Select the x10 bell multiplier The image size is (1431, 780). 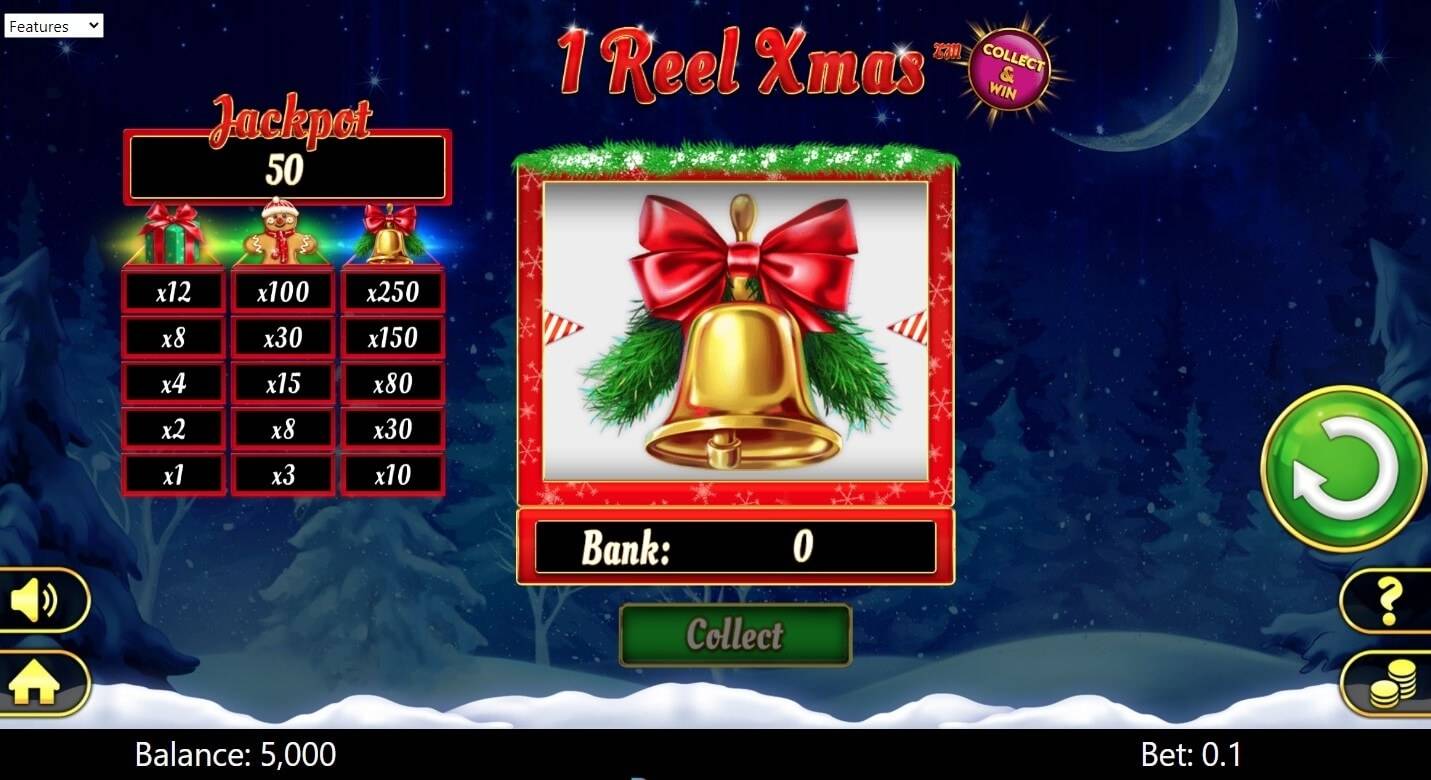click(x=393, y=474)
